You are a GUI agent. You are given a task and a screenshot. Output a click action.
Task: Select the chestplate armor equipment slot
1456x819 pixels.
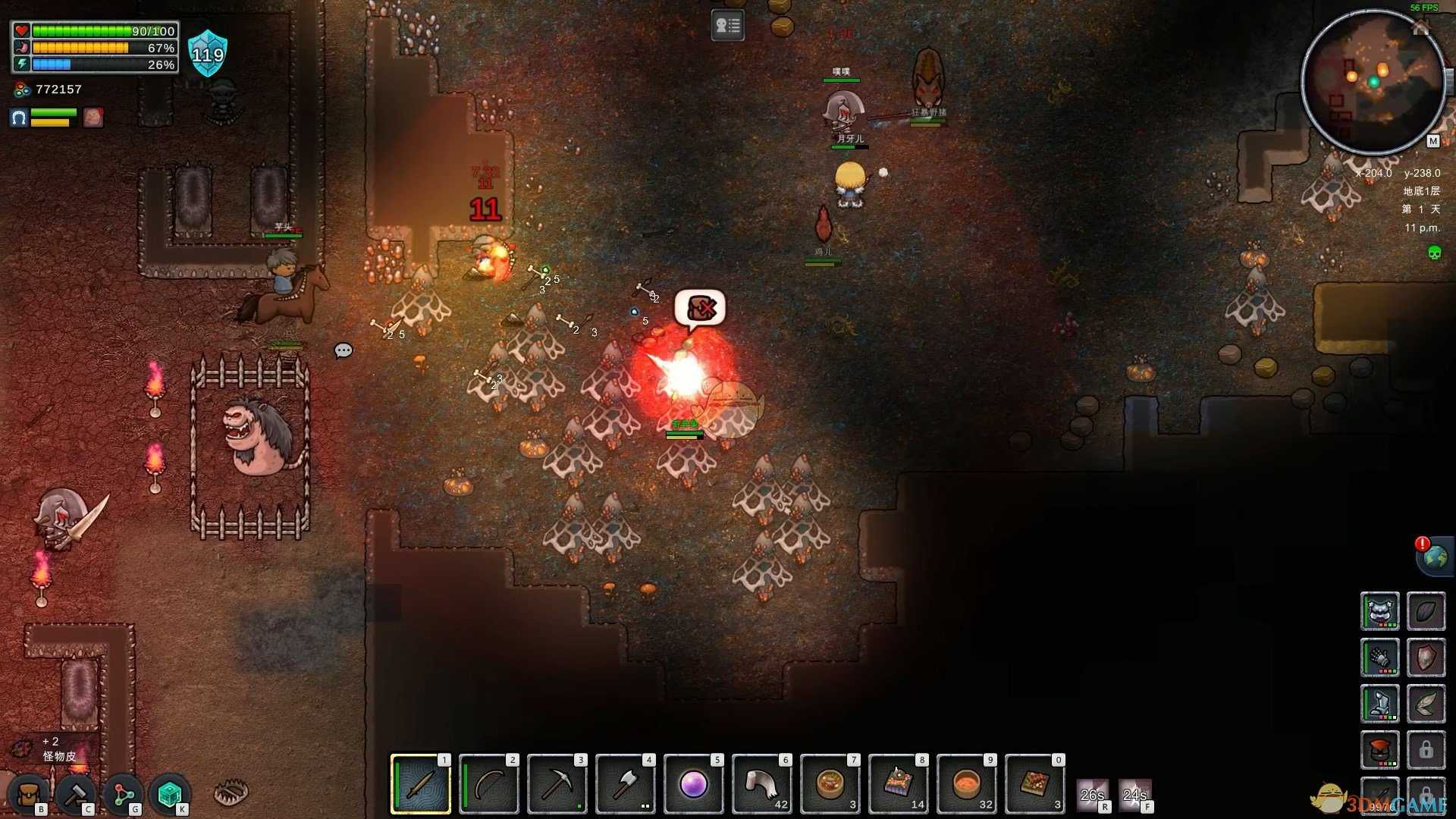pos(1379,611)
